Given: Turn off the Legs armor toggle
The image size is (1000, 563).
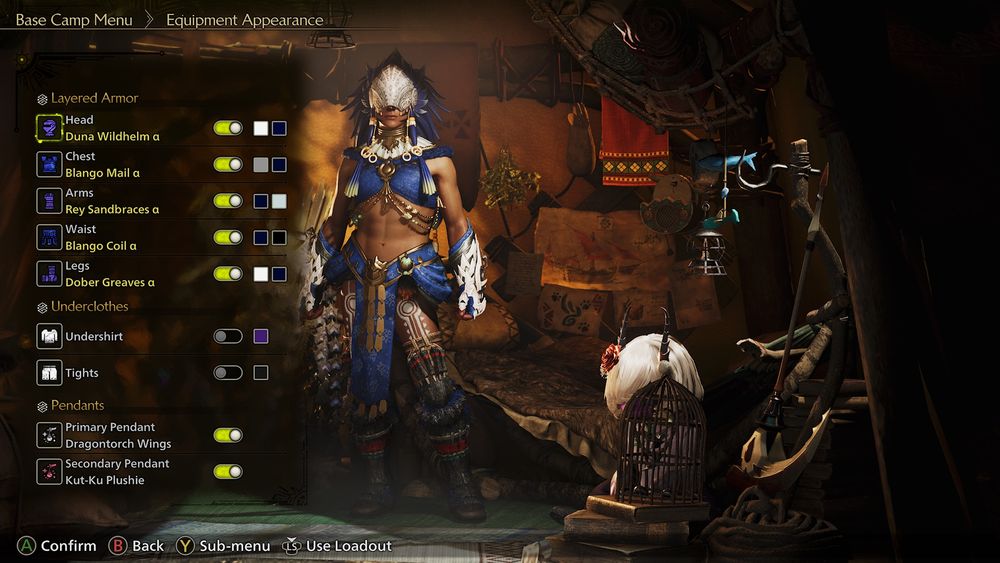Looking at the screenshot, I should click(228, 274).
